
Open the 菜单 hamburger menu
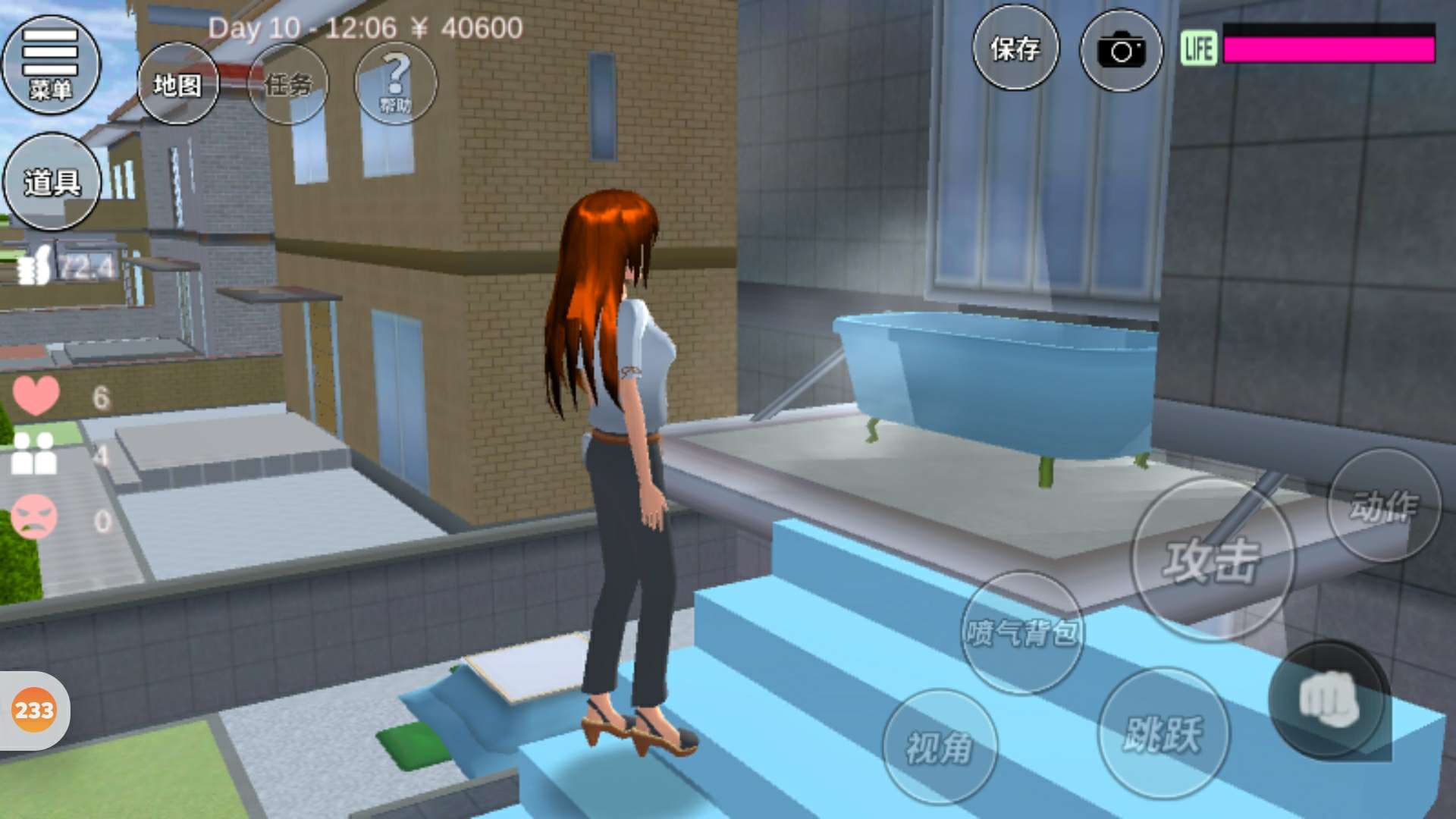tap(51, 65)
